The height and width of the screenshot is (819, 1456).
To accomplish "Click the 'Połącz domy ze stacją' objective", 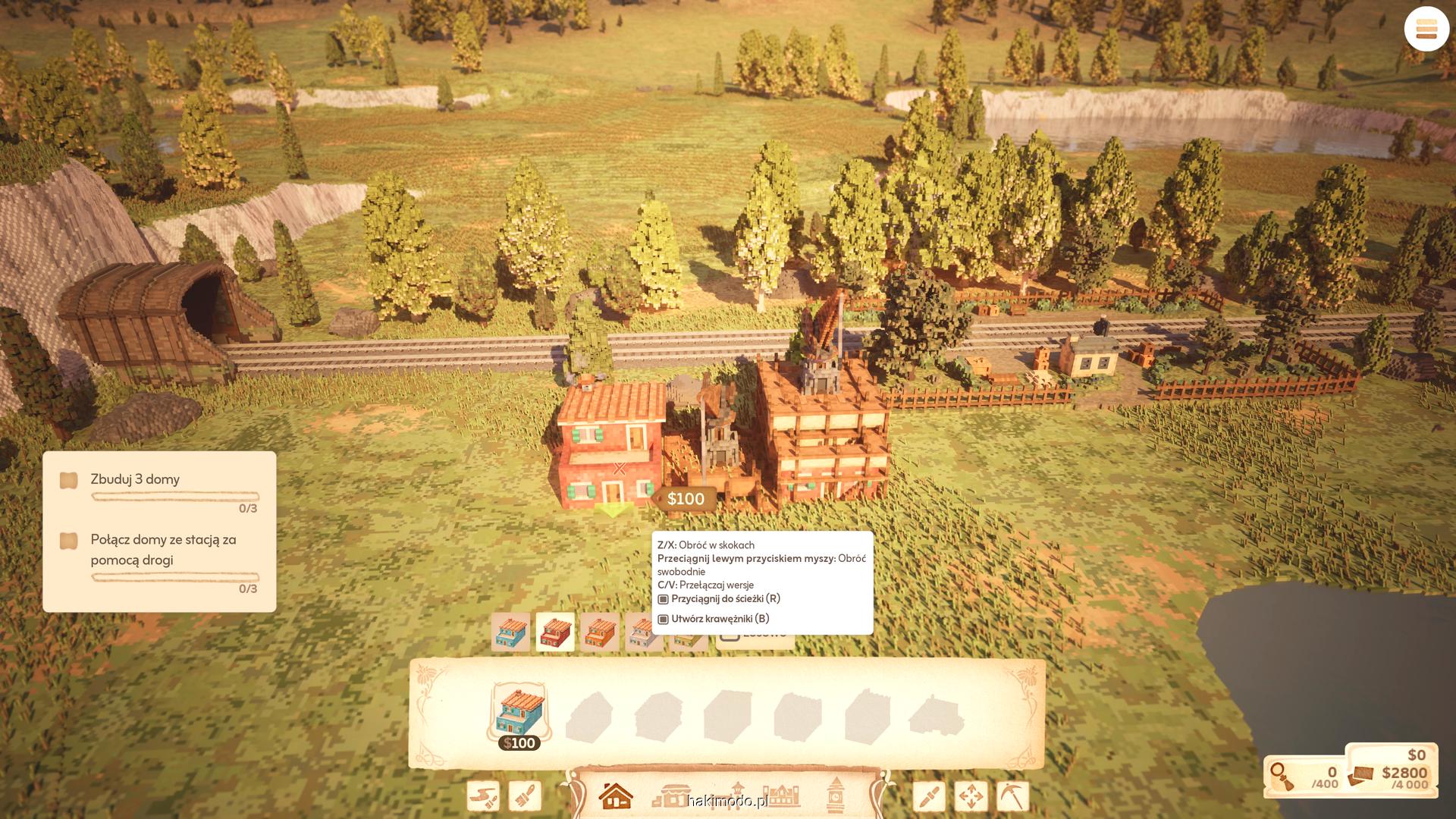I will (163, 550).
